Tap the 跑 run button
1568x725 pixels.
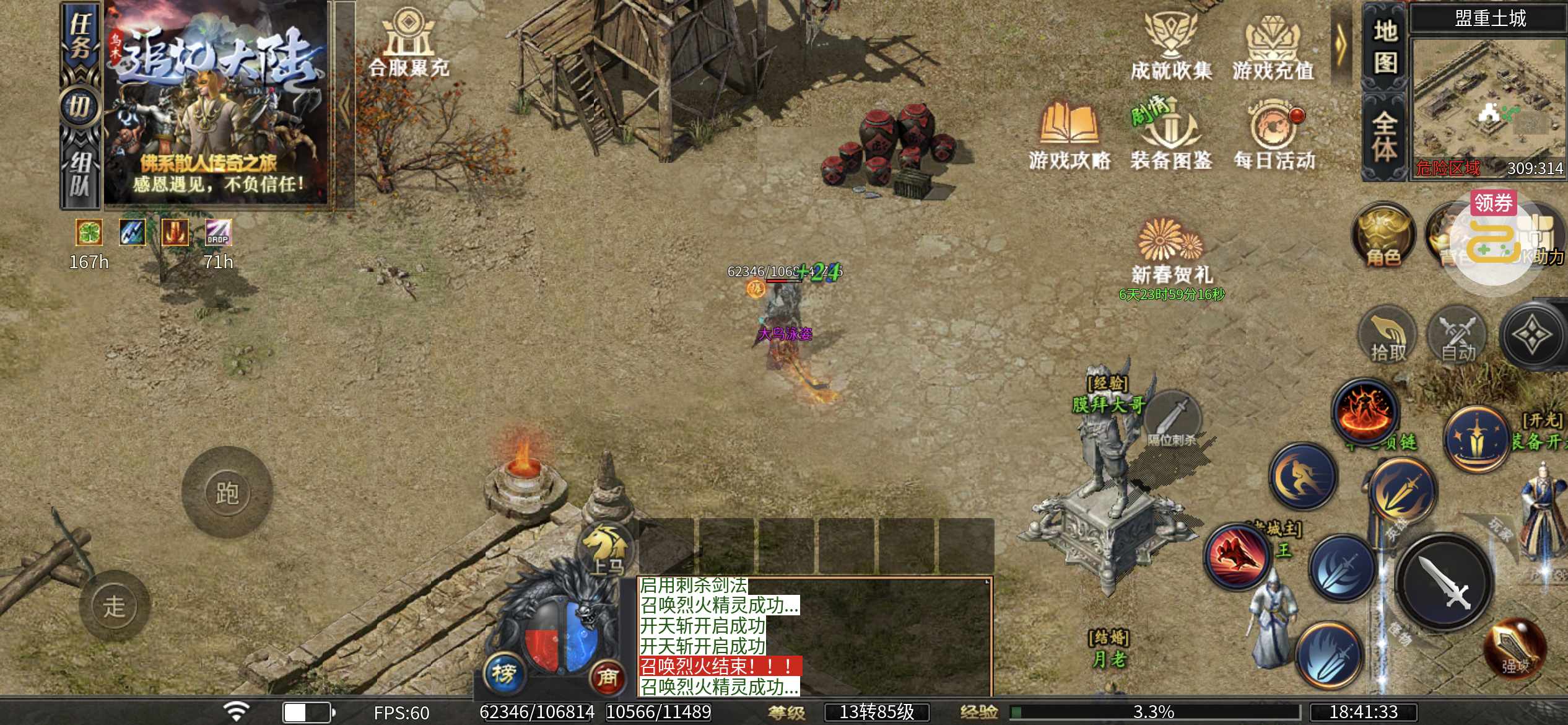point(227,493)
